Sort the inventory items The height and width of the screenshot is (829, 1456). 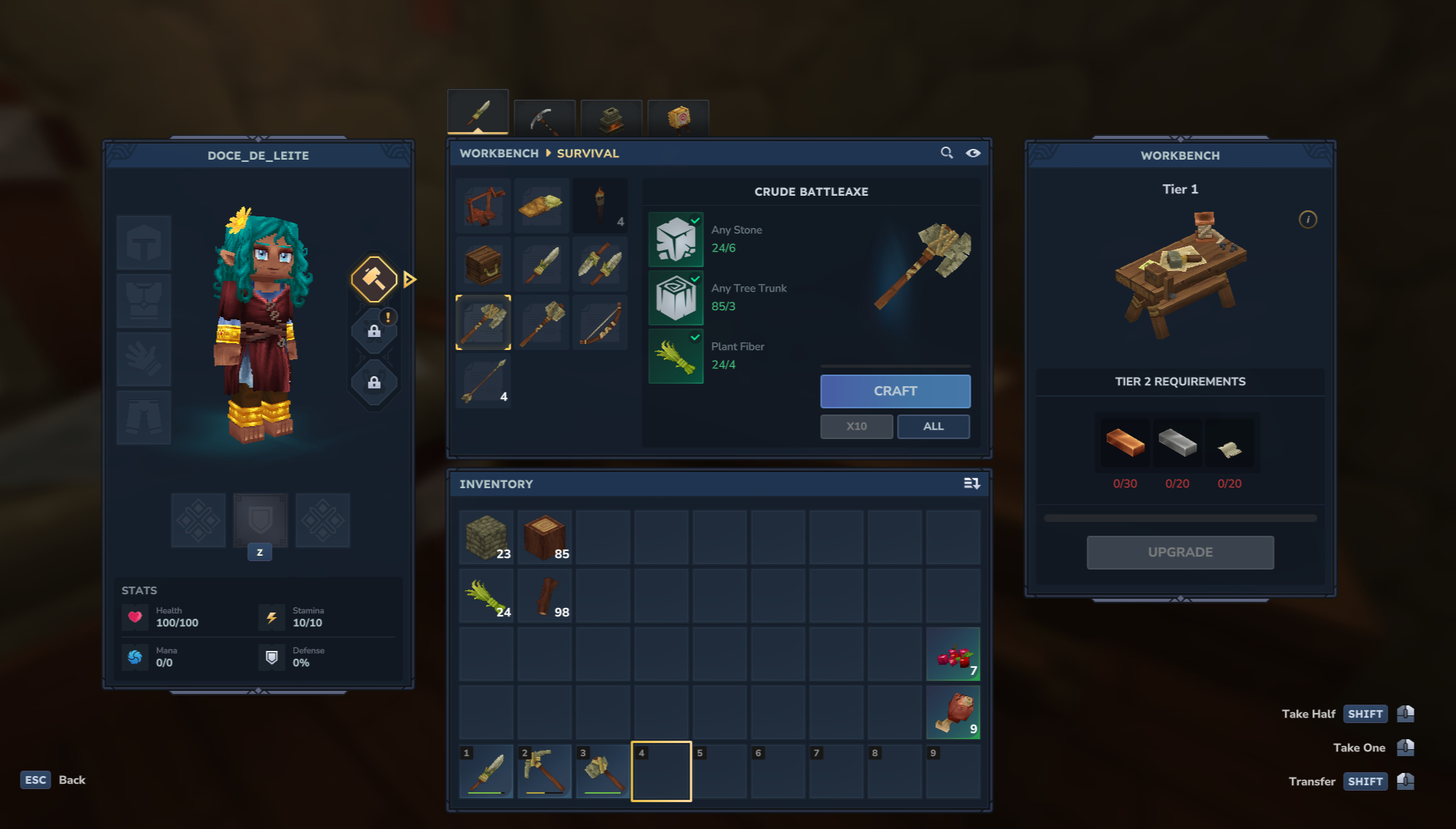coord(971,484)
